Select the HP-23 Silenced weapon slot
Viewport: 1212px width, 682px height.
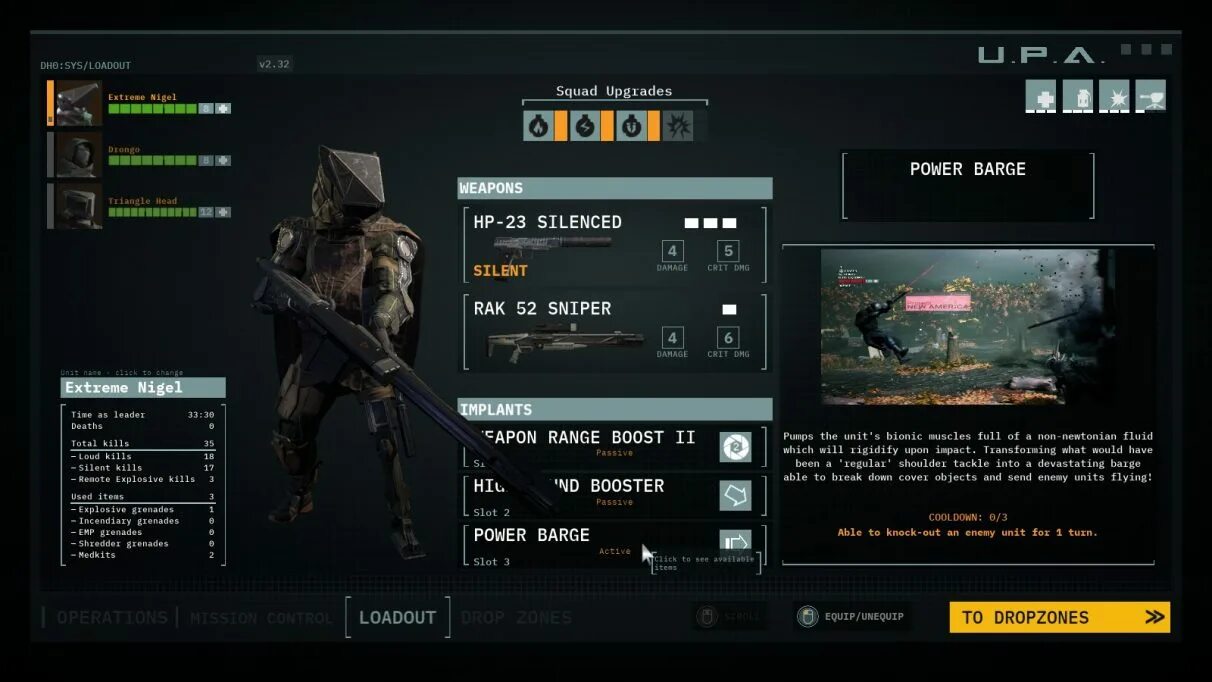(614, 244)
